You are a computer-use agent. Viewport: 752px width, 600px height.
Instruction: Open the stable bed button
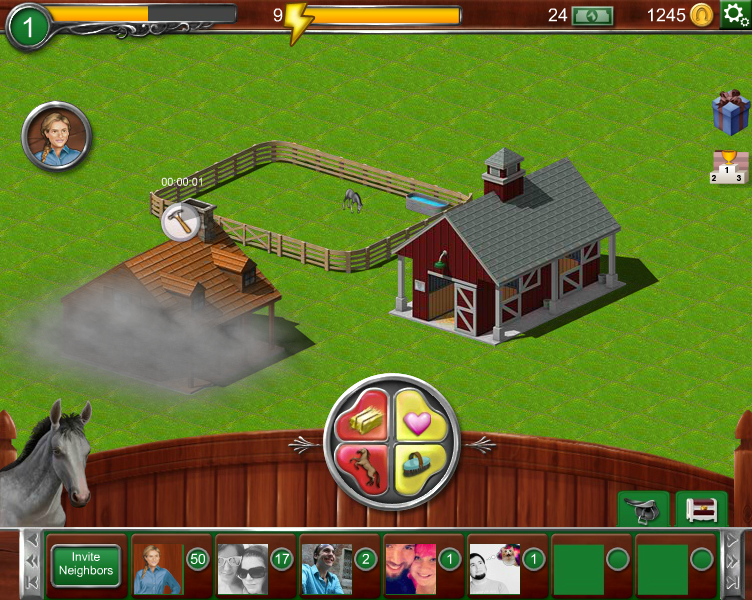click(701, 510)
